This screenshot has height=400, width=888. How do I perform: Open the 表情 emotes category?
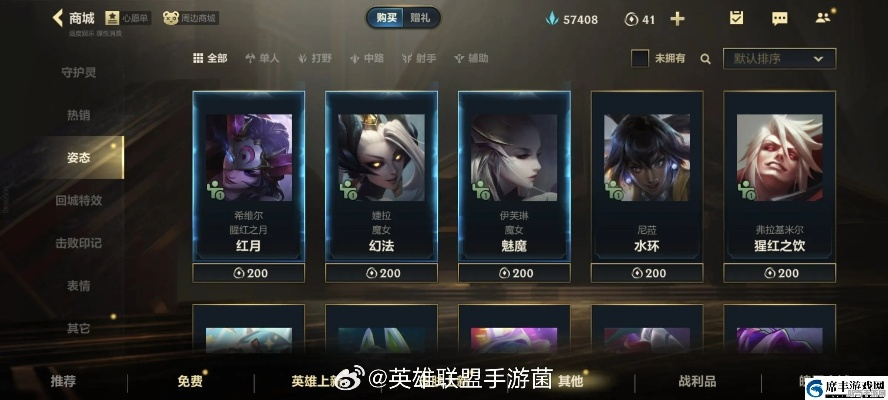pyautogui.click(x=78, y=285)
